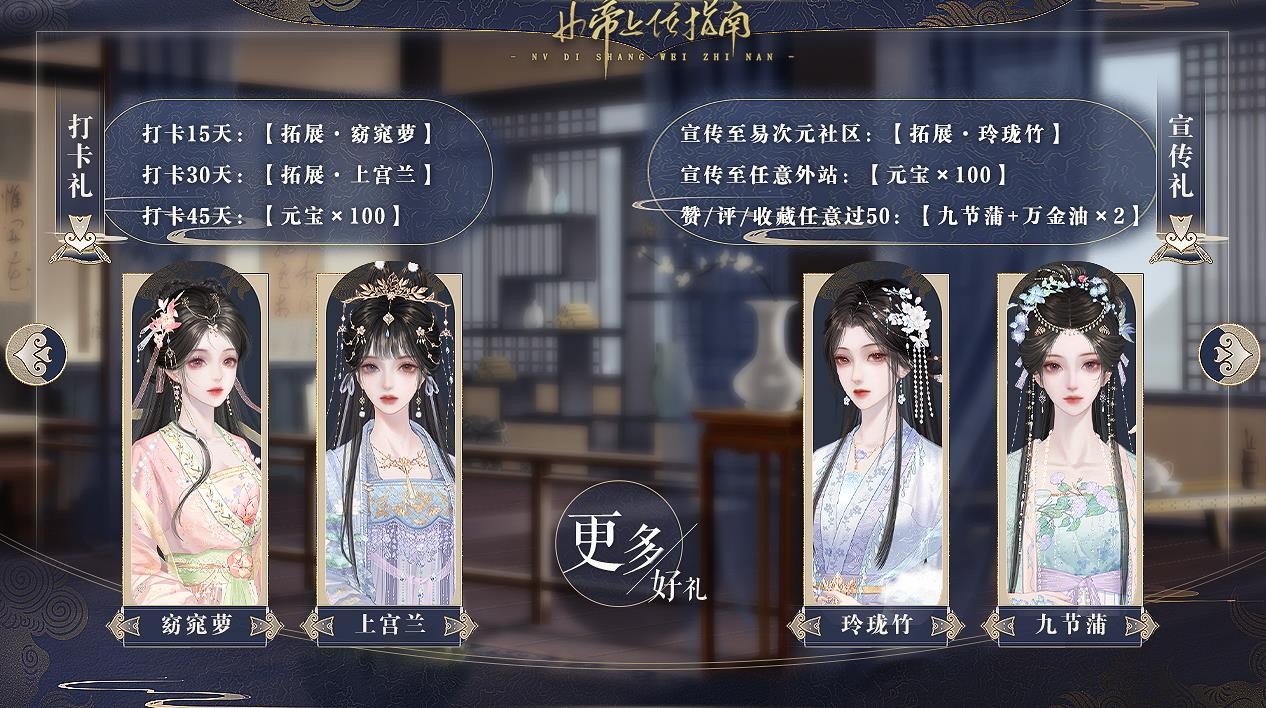Image resolution: width=1266 pixels, height=708 pixels.
Task: Switch to the 宣传礼 promotion banner
Action: point(1181,157)
